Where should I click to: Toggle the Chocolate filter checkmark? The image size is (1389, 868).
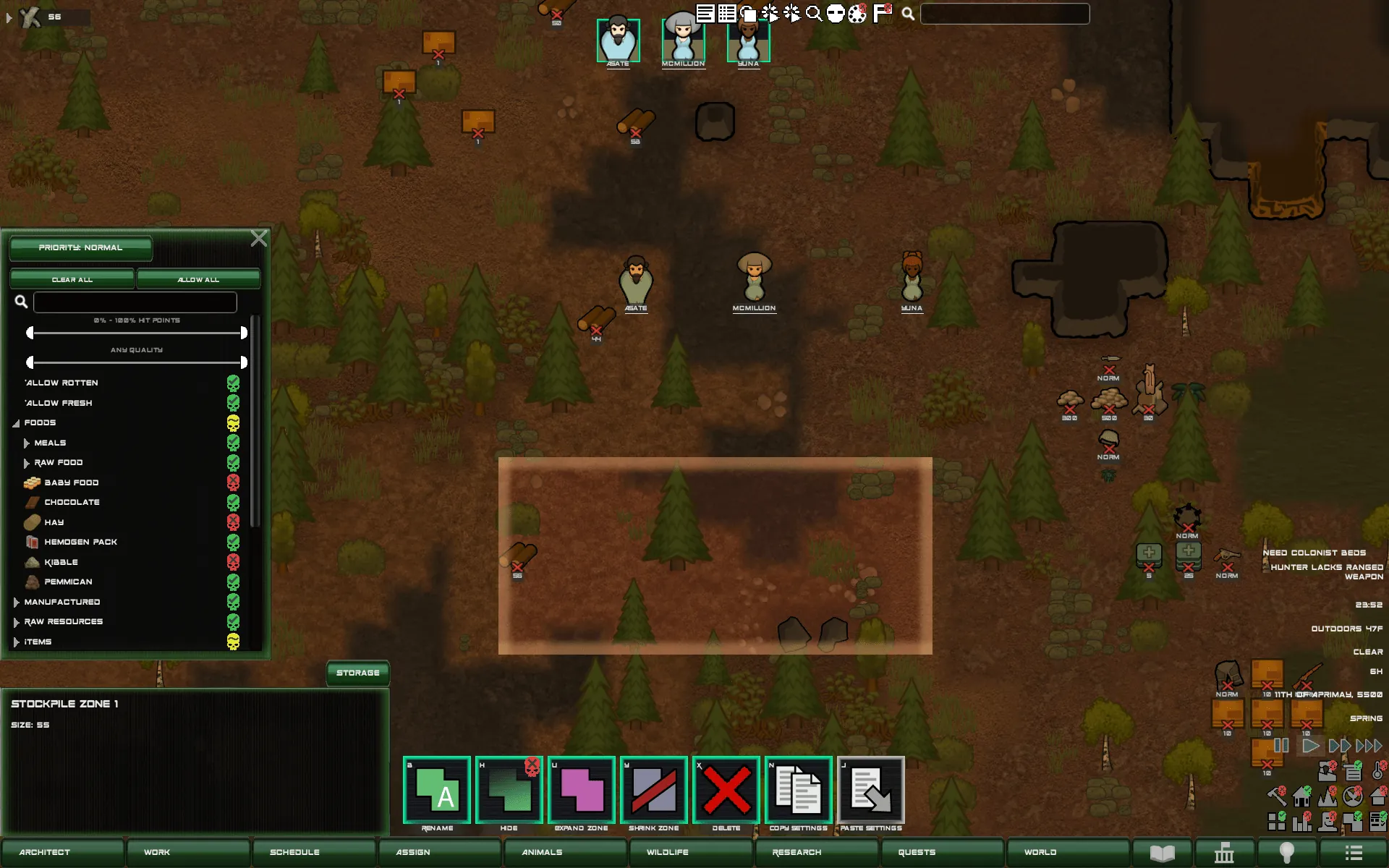[x=233, y=502]
